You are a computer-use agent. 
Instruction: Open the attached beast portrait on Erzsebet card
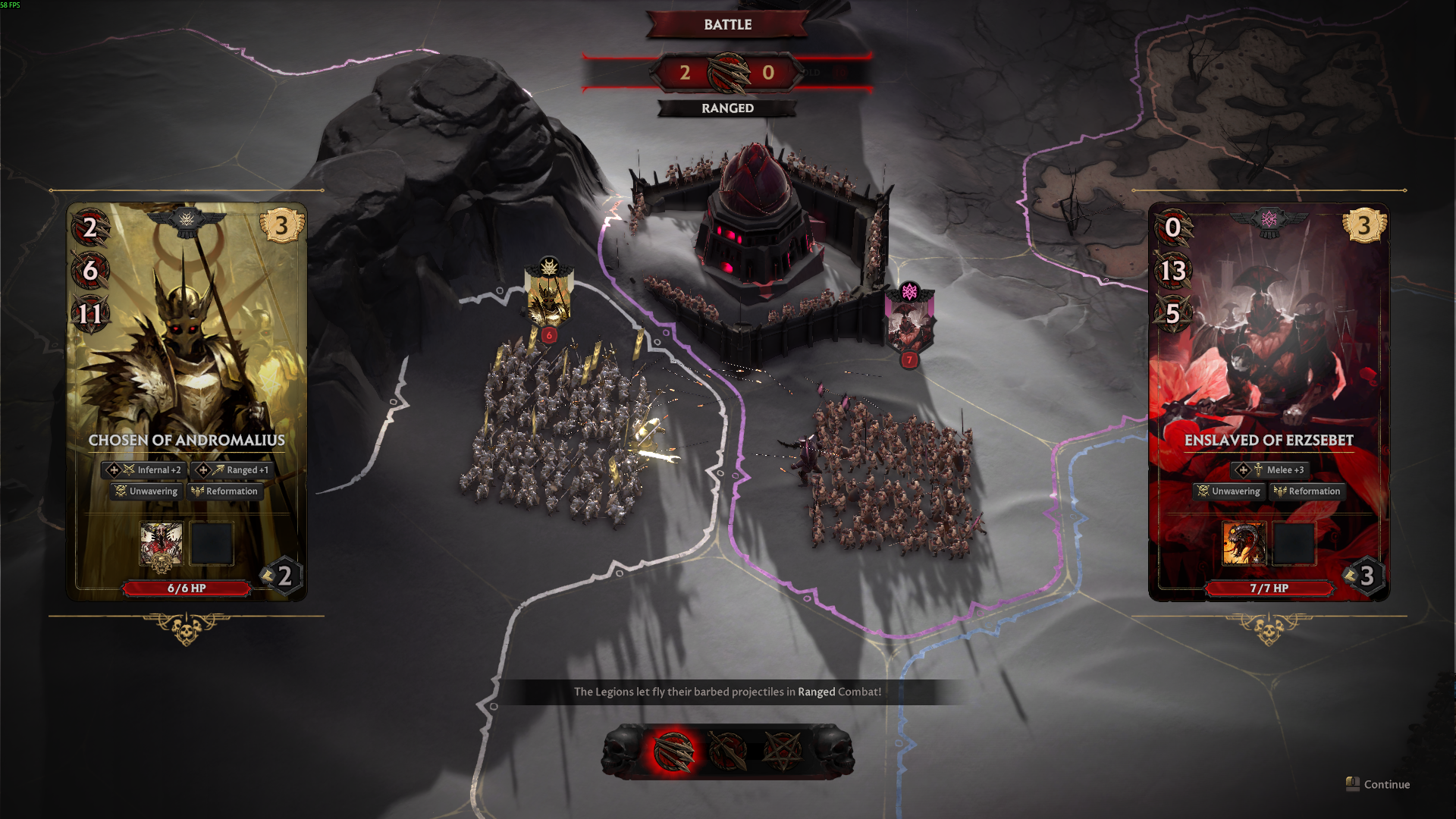coord(1244,544)
